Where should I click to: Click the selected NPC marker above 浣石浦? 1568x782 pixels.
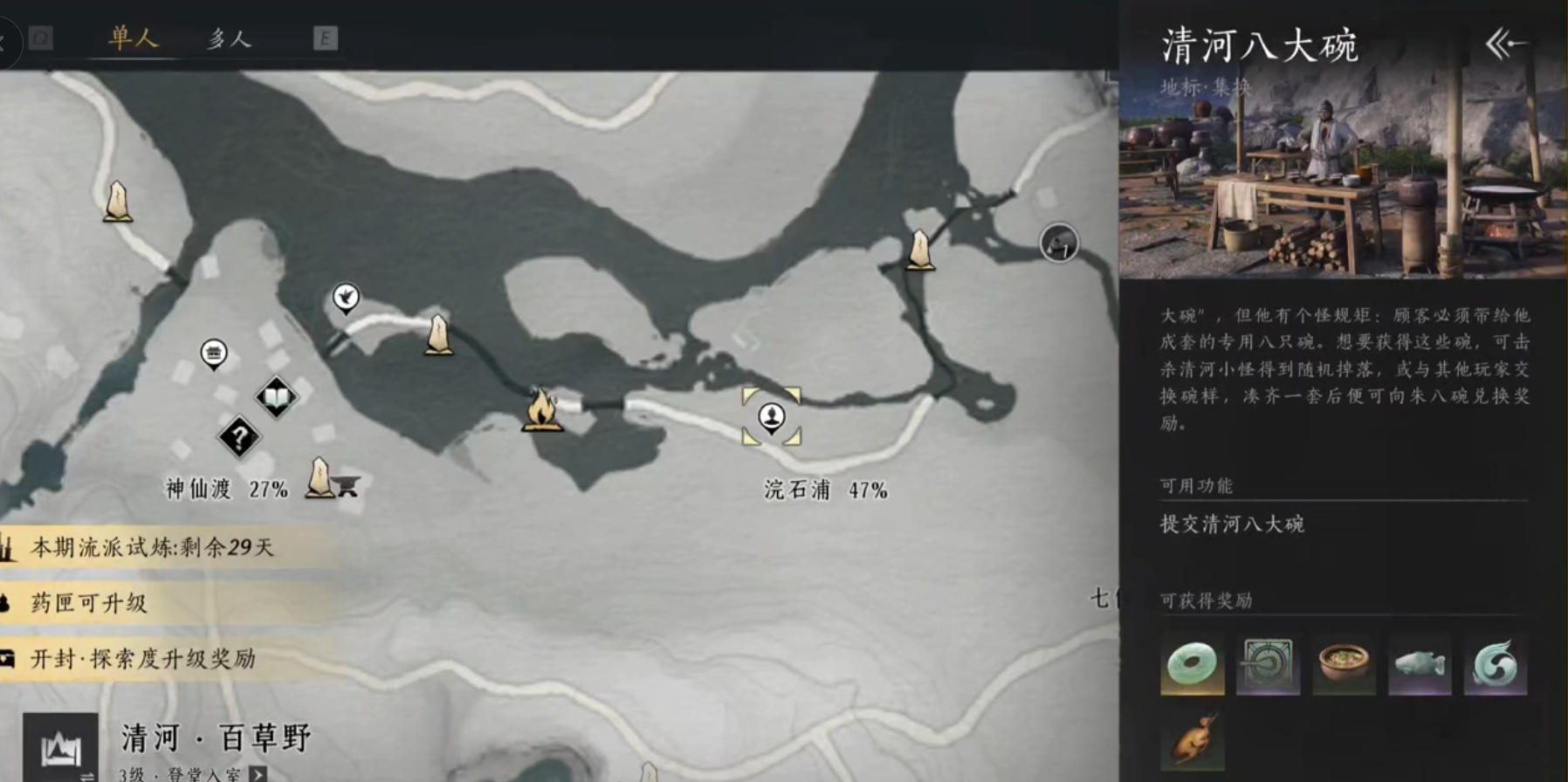[x=771, y=416]
